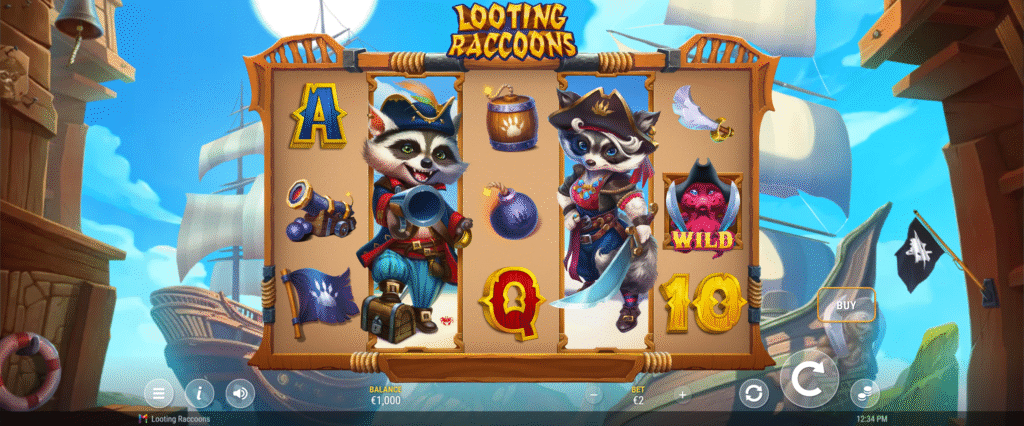Viewport: 1024px width, 426px height.
Task: Spin the reels with the large spin button
Action: pos(809,380)
